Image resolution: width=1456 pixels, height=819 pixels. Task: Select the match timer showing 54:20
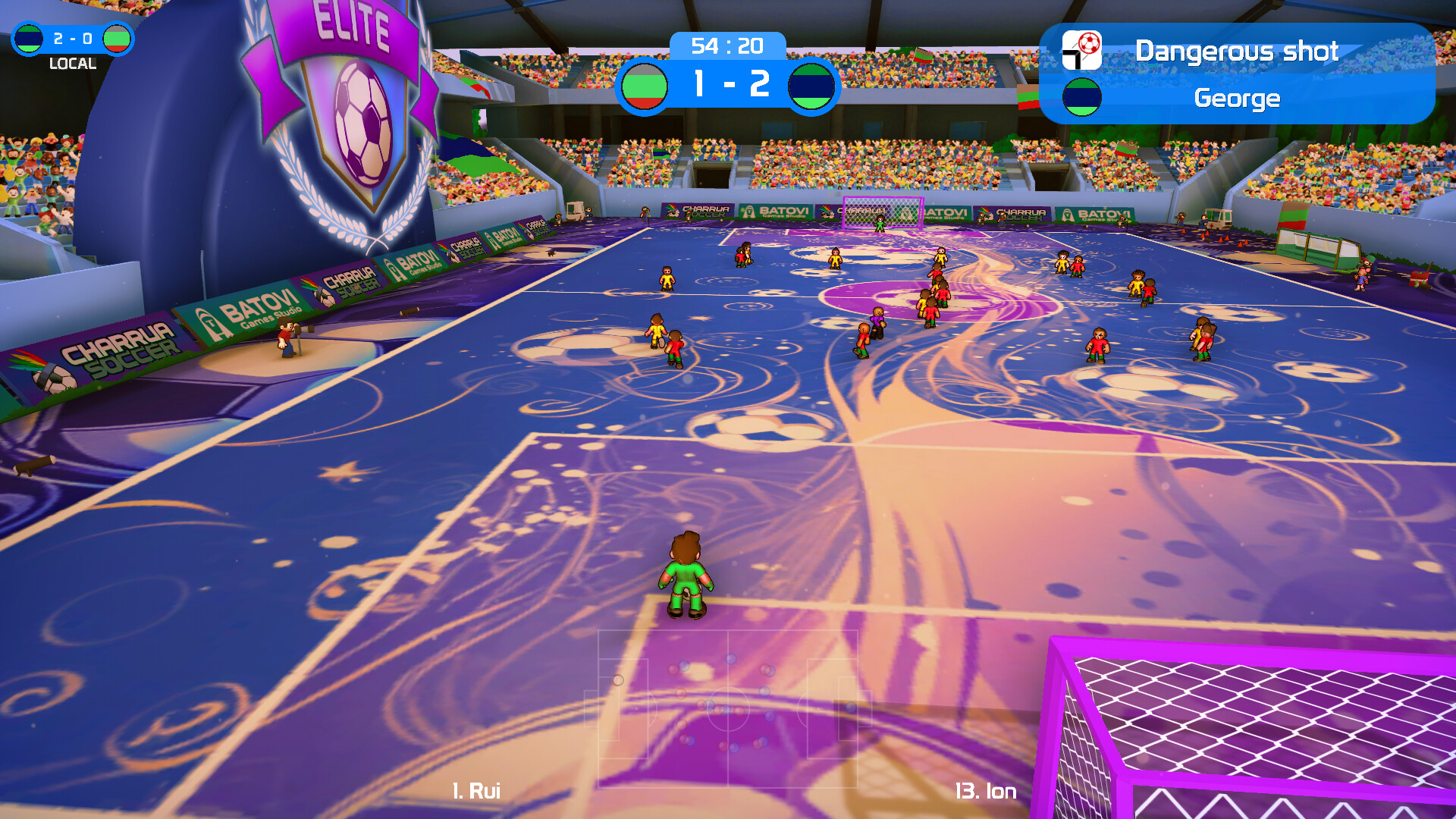tap(726, 45)
